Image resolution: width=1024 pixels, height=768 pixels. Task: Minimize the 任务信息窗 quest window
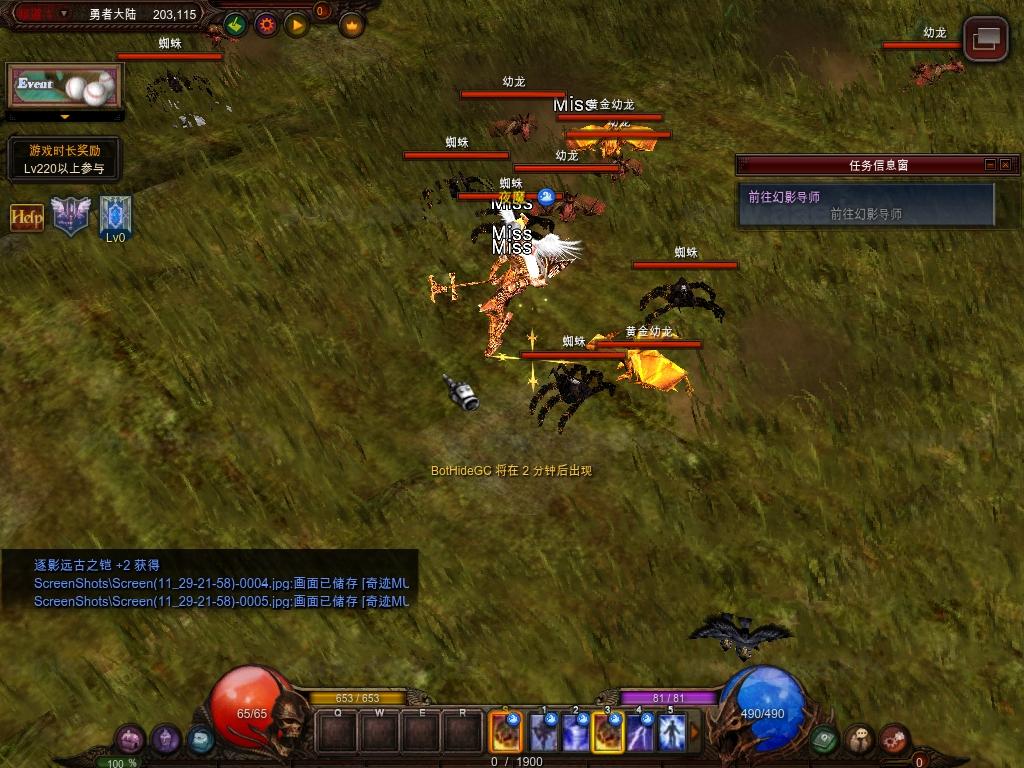point(990,165)
